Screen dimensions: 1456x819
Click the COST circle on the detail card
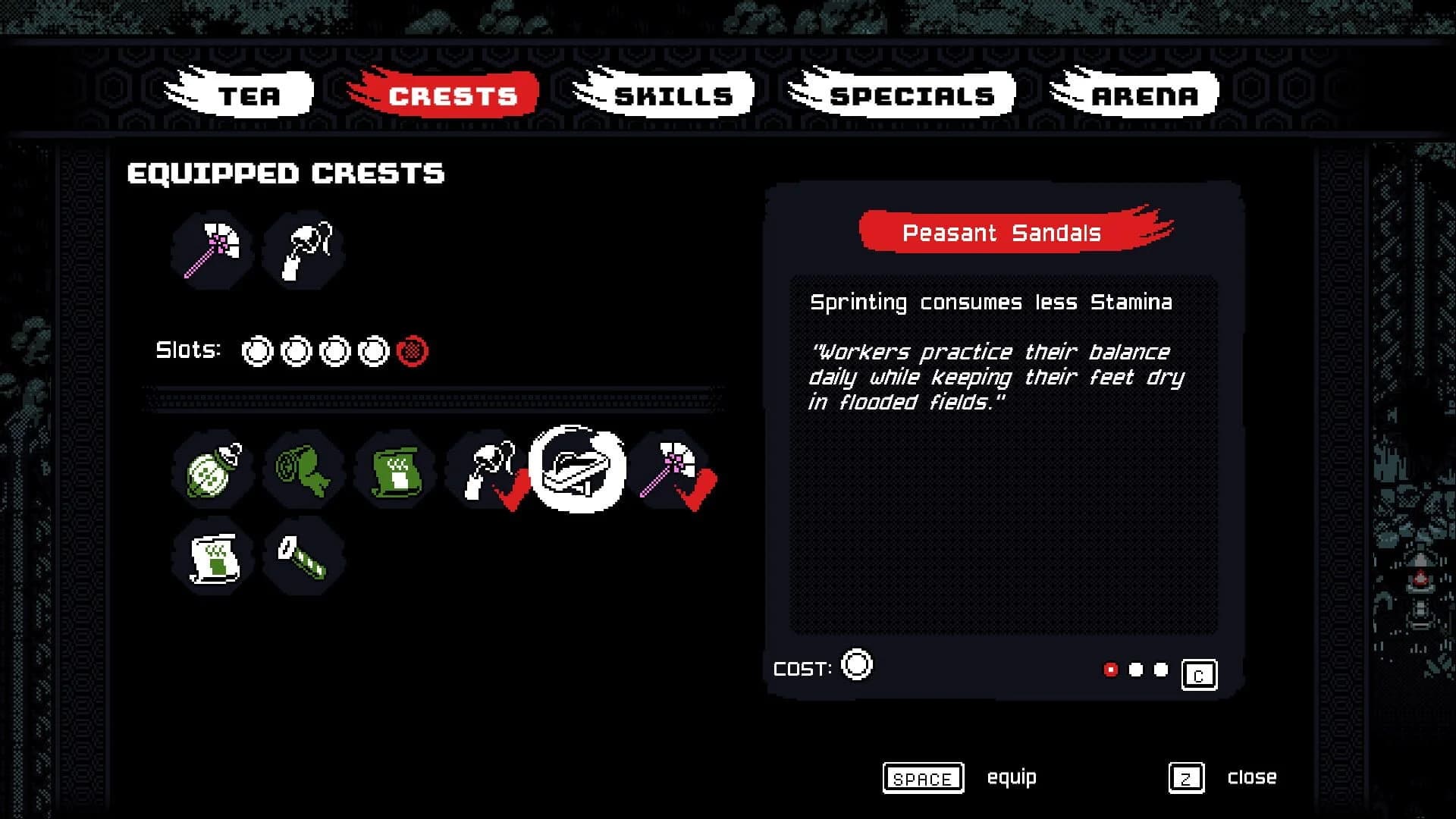coord(858,666)
